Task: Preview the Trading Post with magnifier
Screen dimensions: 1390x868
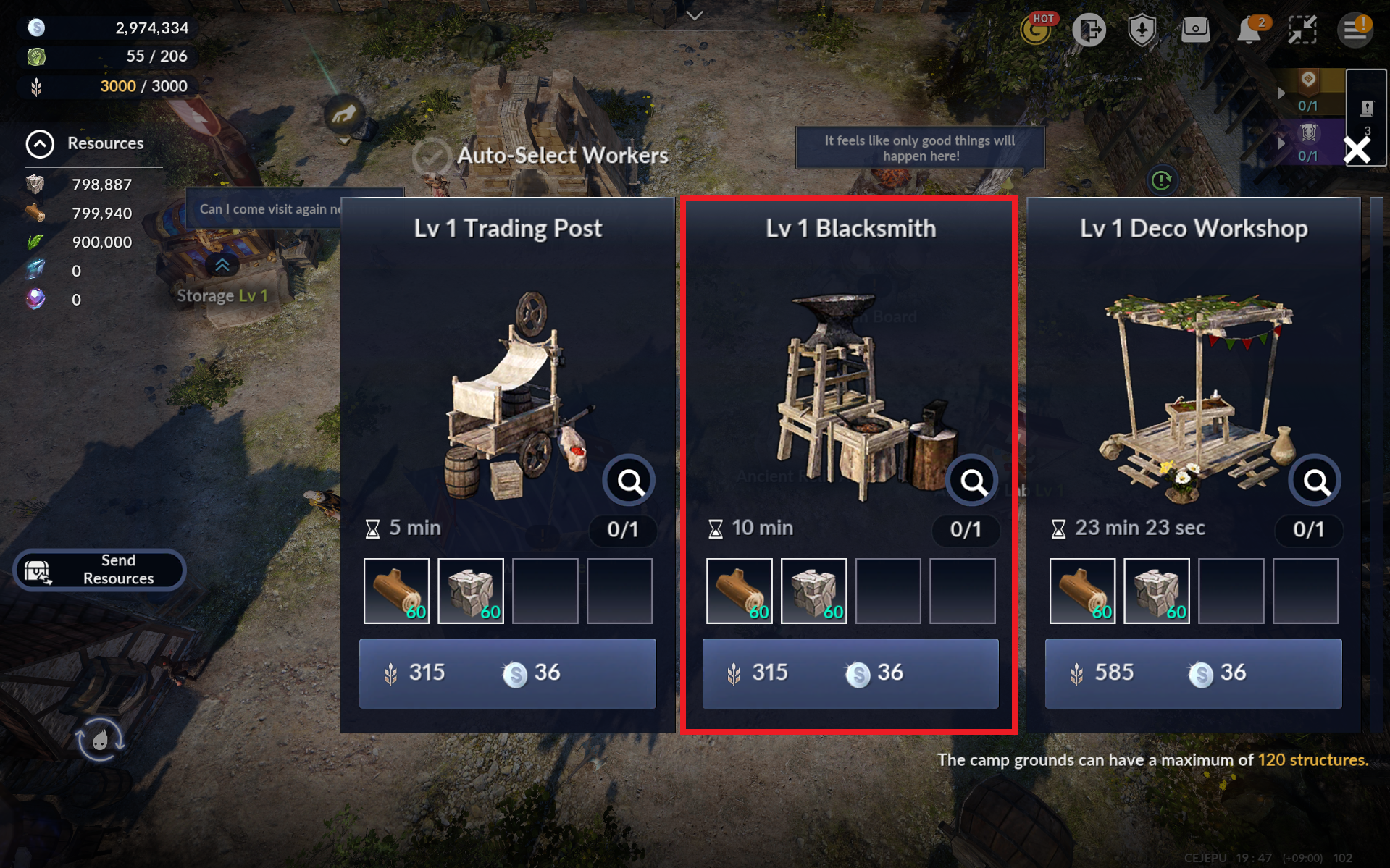Action: [x=629, y=481]
